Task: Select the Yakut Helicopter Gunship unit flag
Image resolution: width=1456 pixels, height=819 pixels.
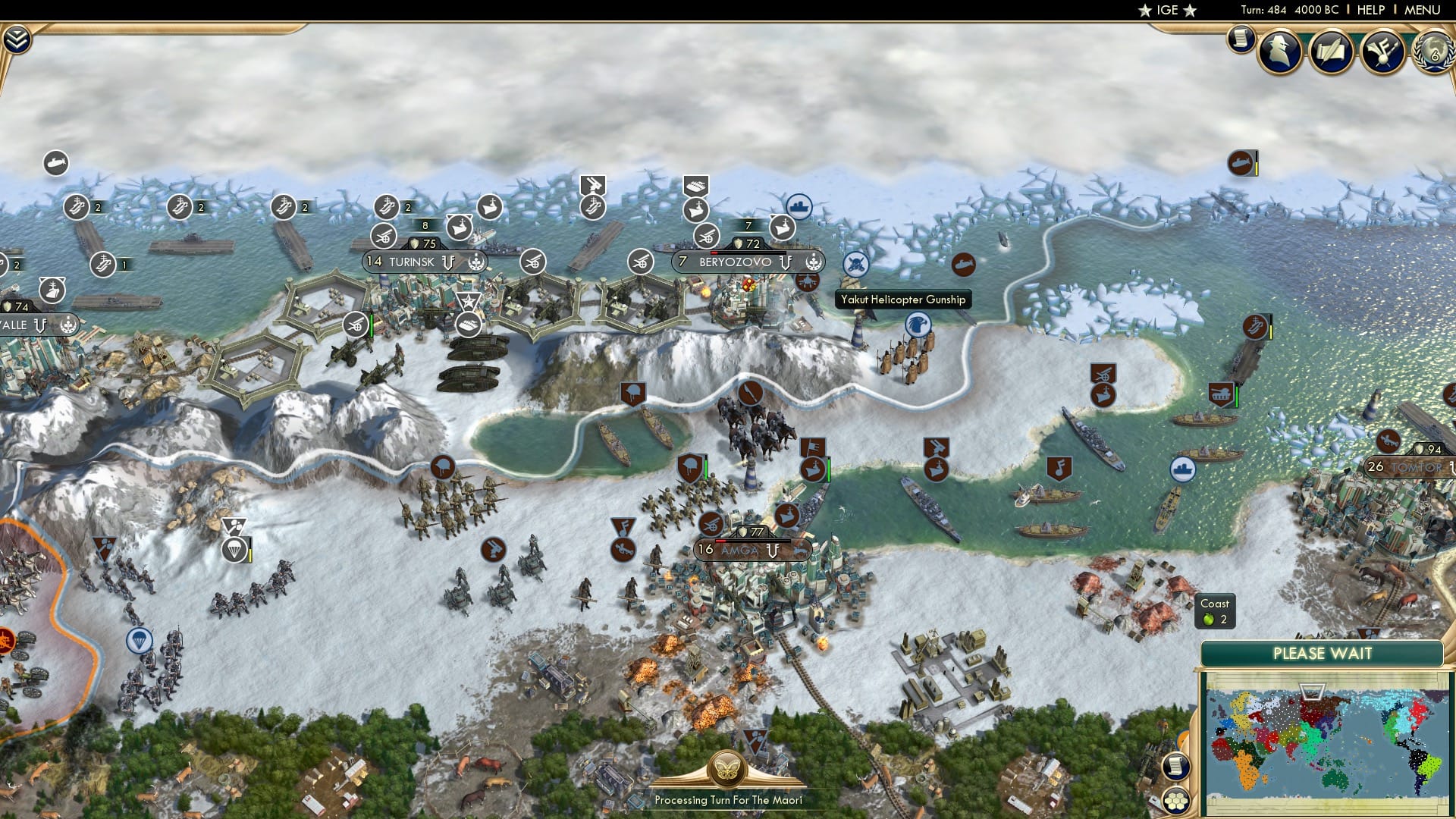Action: tap(855, 264)
